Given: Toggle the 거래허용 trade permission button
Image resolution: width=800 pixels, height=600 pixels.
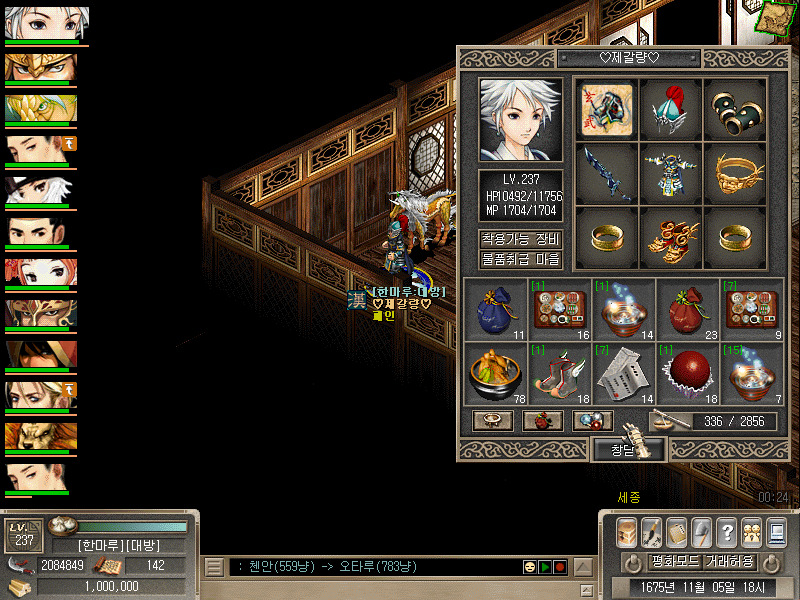Looking at the screenshot, I should [729, 561].
